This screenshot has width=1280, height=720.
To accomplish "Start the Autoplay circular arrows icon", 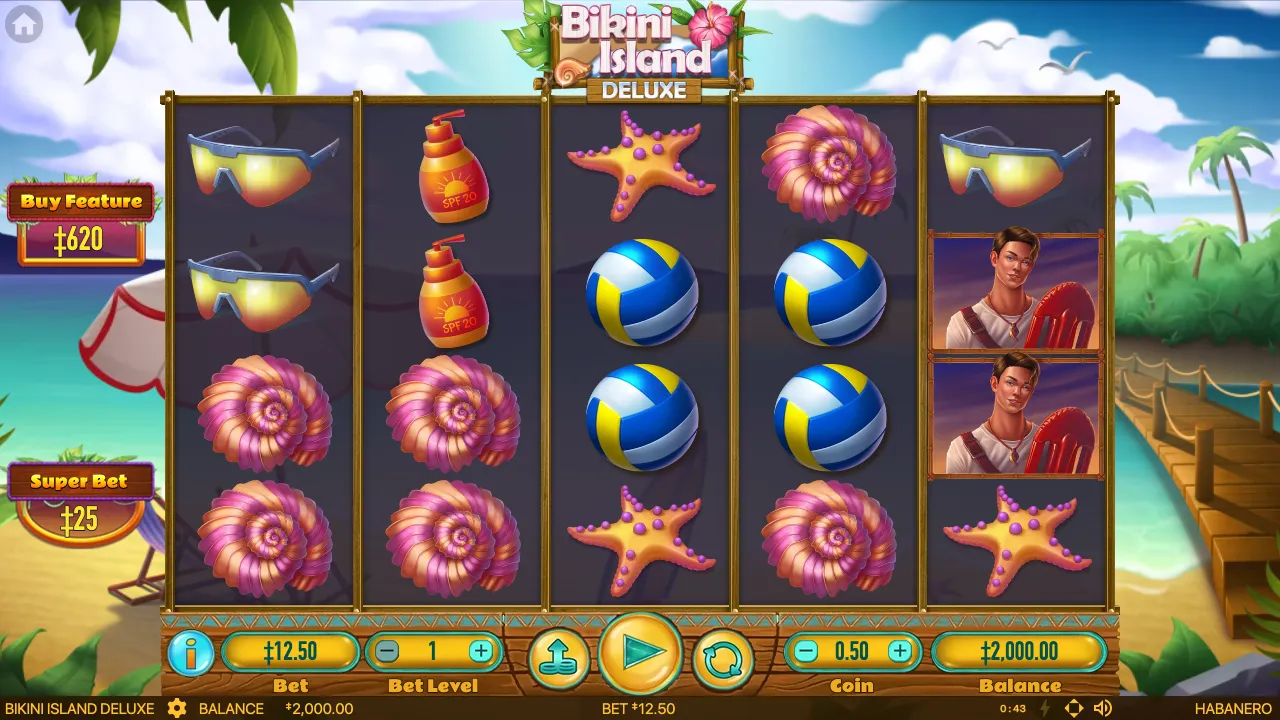I will click(724, 653).
